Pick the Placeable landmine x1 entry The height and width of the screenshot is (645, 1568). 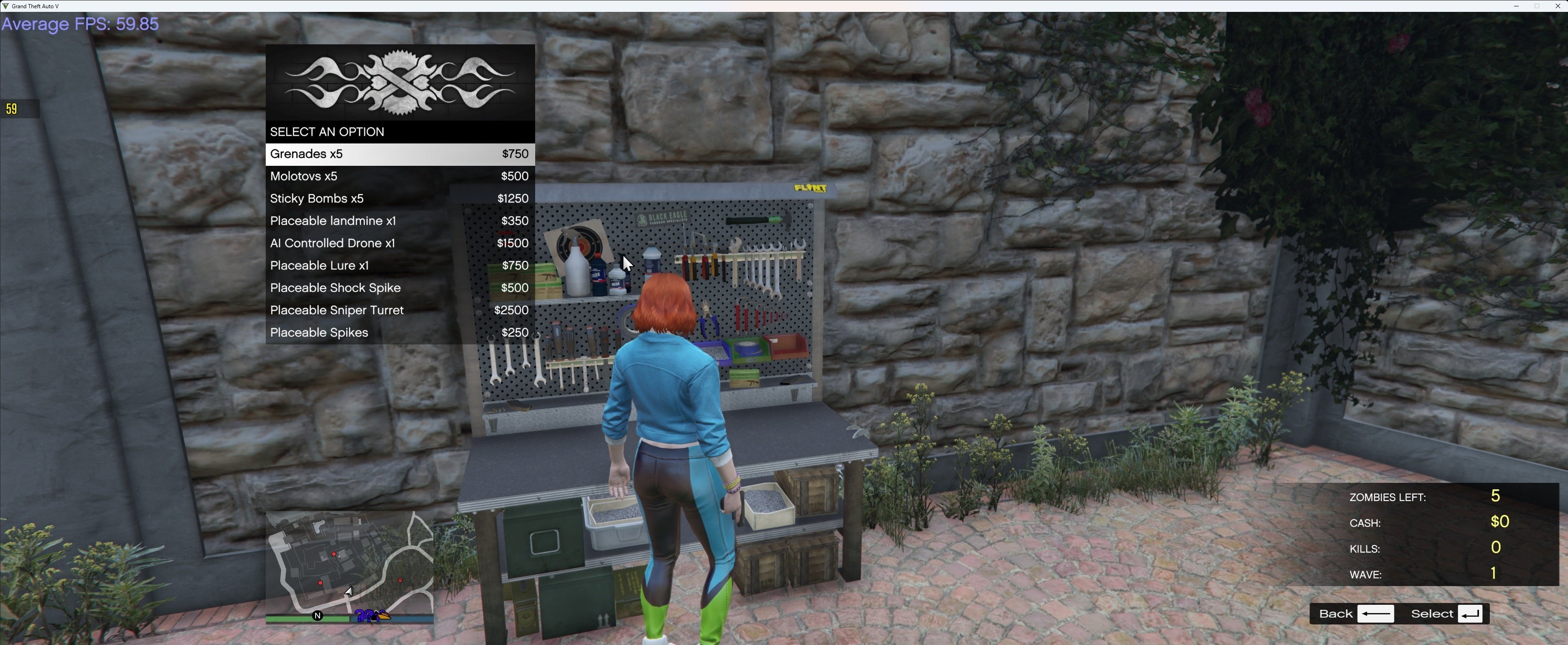point(399,221)
